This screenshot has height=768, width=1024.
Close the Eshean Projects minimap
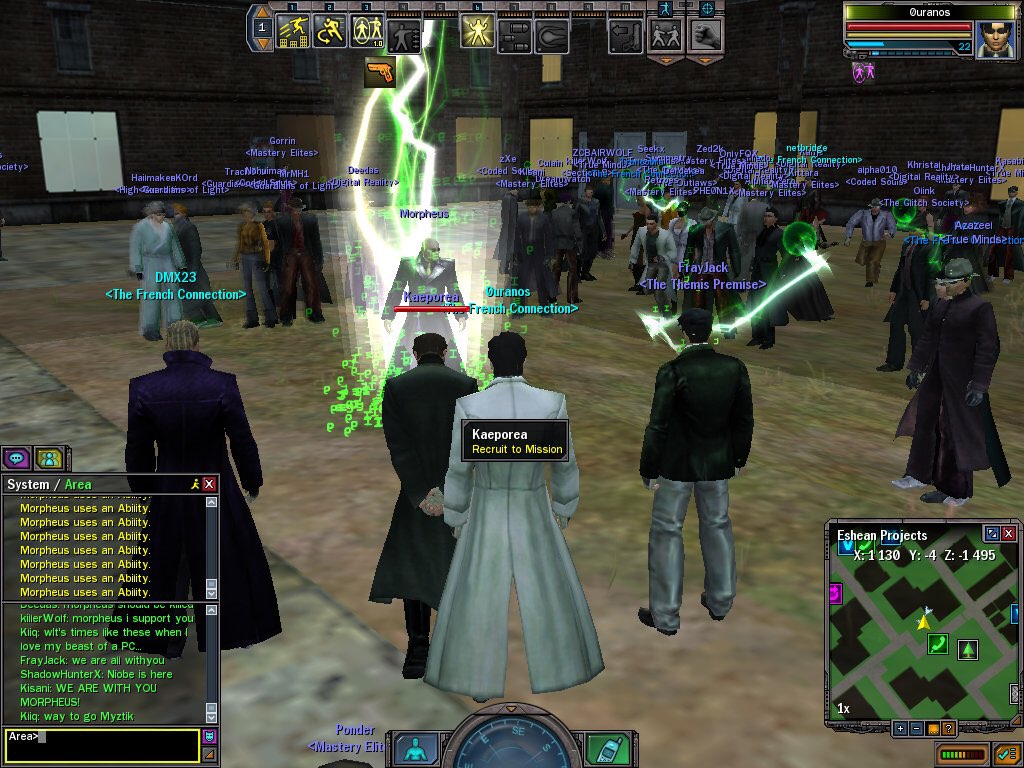tap(1009, 535)
